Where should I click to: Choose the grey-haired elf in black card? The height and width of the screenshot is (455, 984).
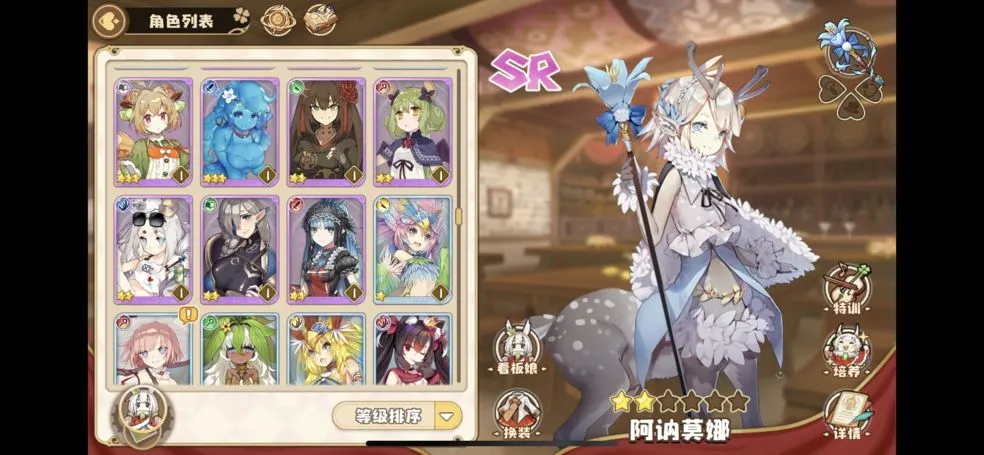tap(239, 249)
